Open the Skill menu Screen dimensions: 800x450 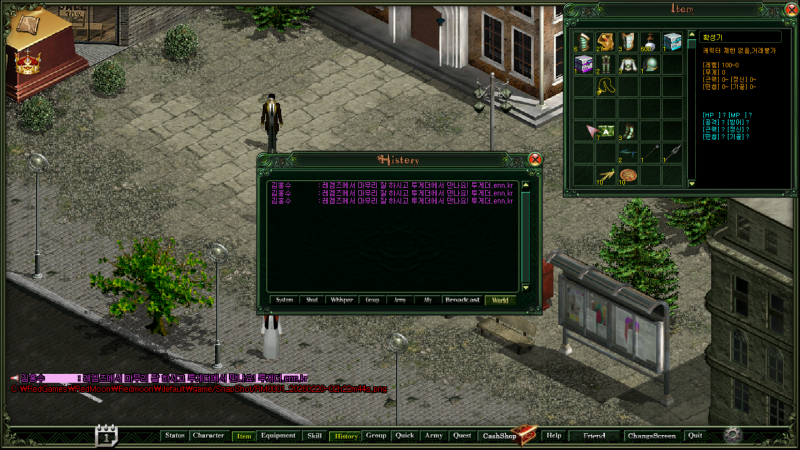coord(314,436)
